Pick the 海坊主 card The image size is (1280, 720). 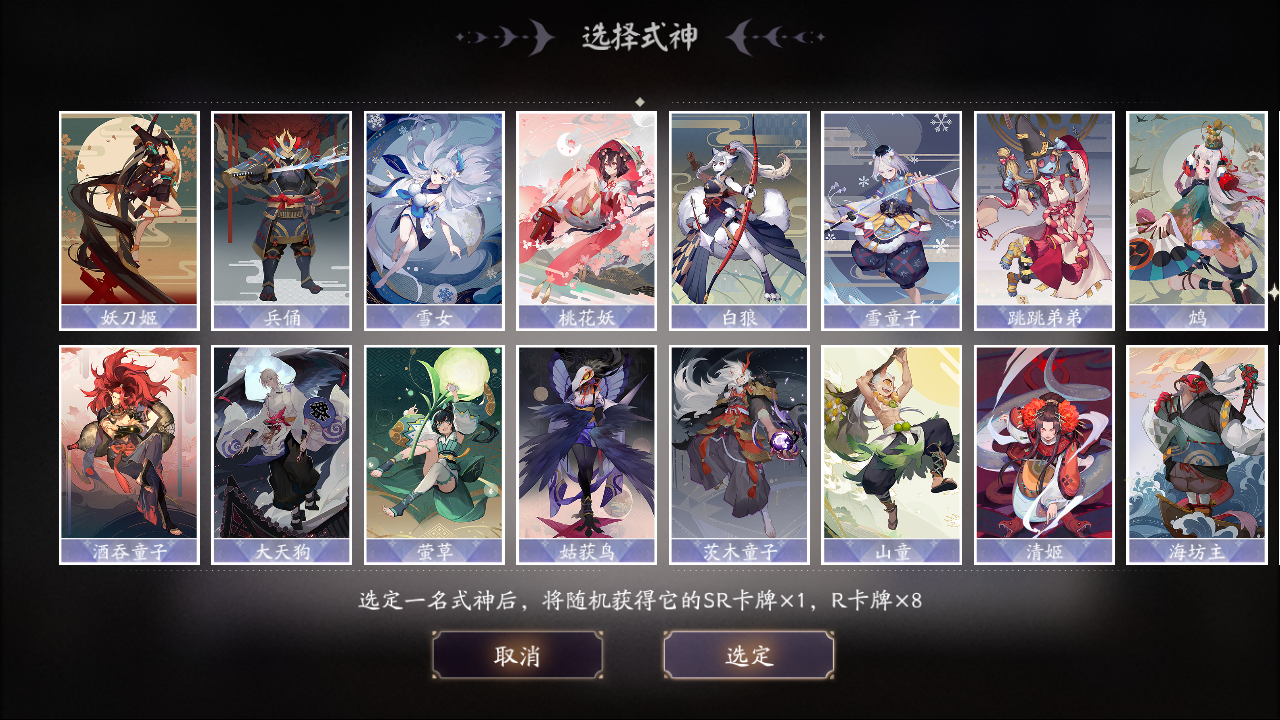(x=1199, y=450)
